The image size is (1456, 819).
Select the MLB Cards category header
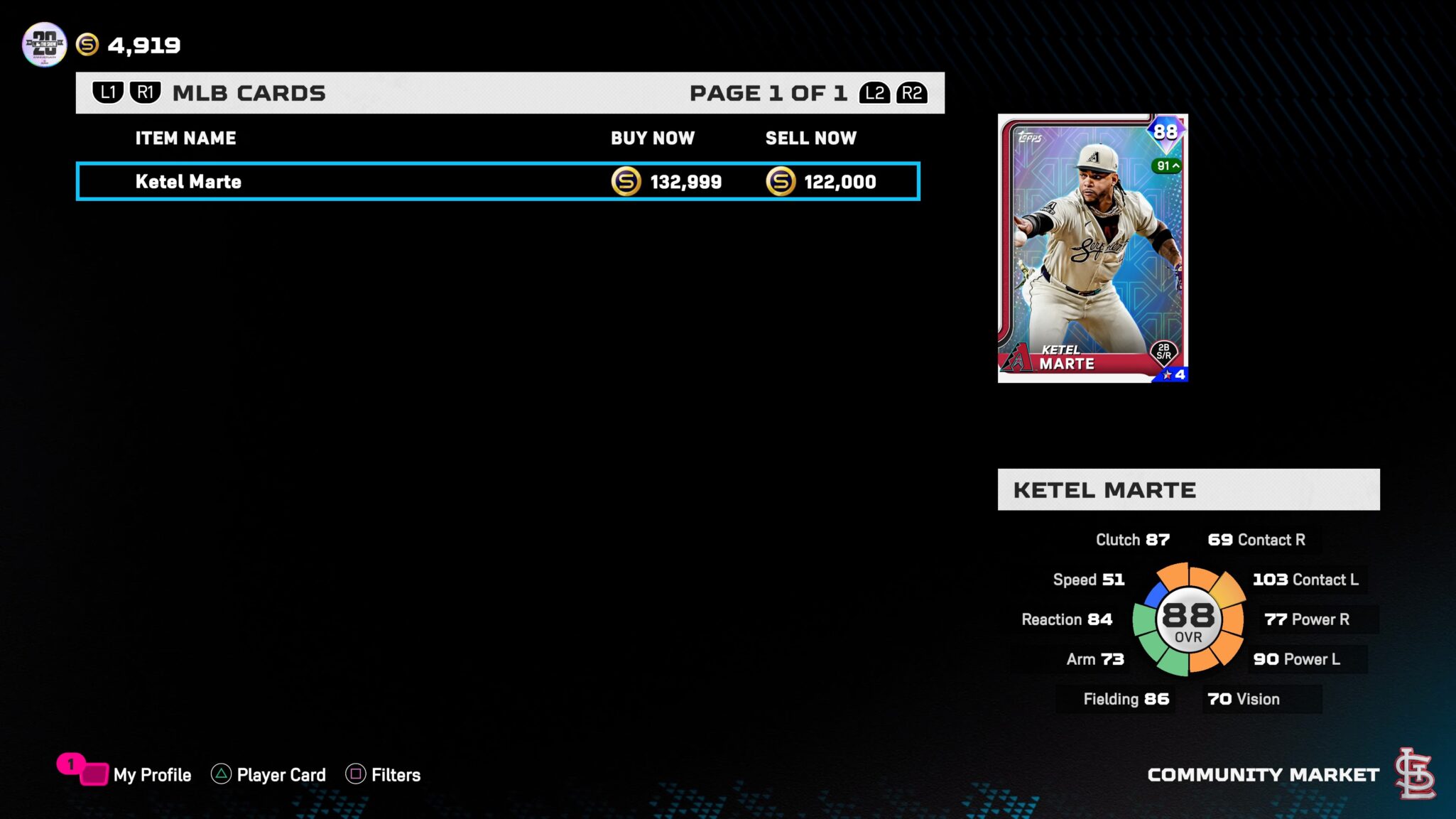(249, 93)
